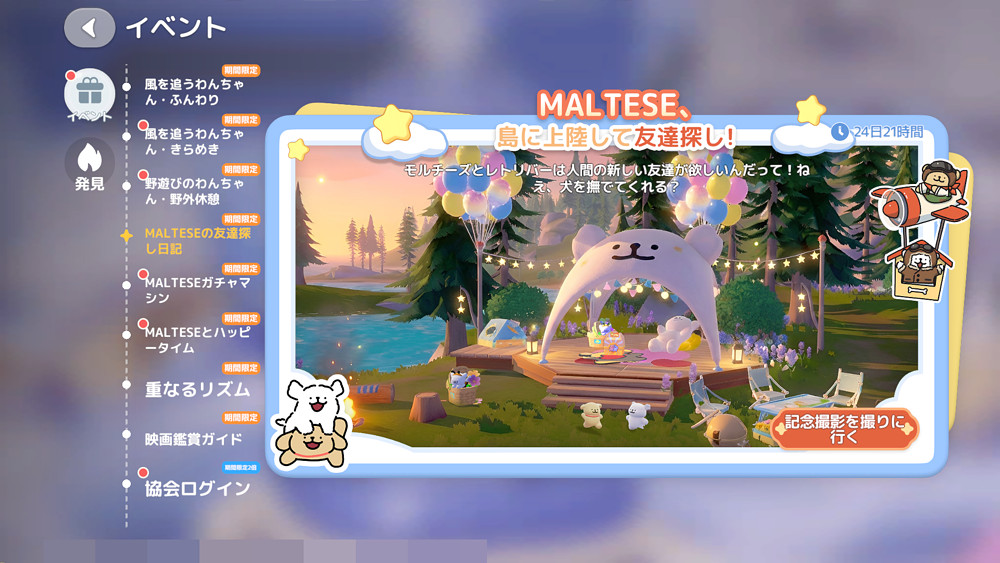Open the gift box event tab
This screenshot has width=1000, height=563.
[x=89, y=96]
